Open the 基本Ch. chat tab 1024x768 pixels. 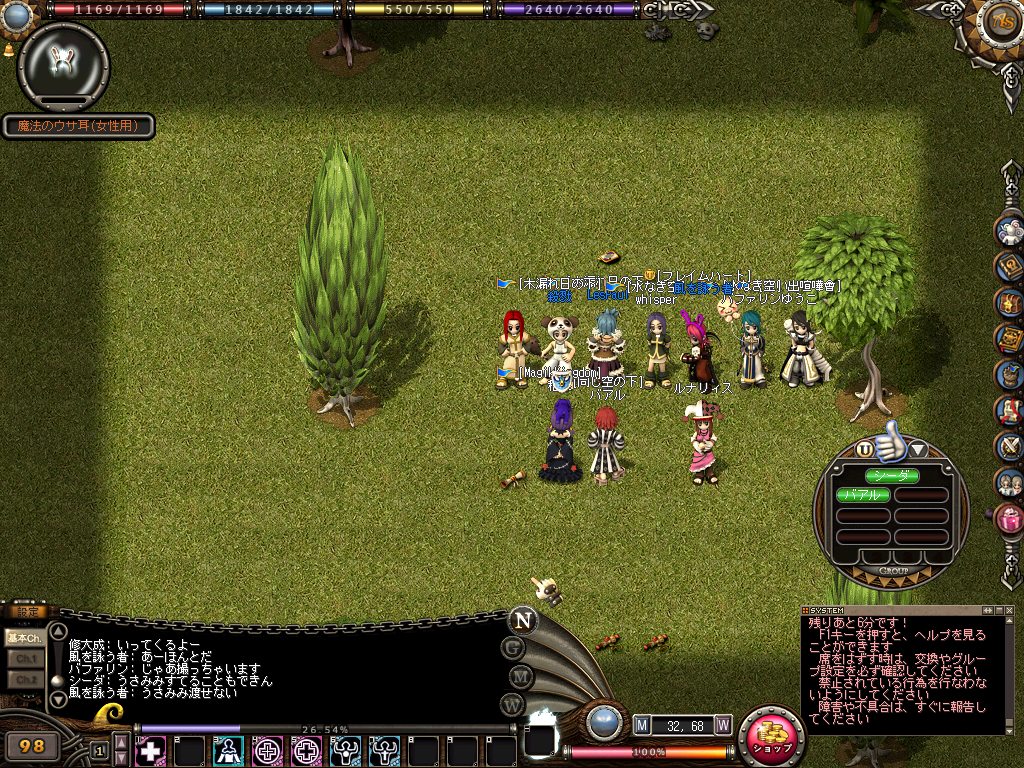coord(23,637)
